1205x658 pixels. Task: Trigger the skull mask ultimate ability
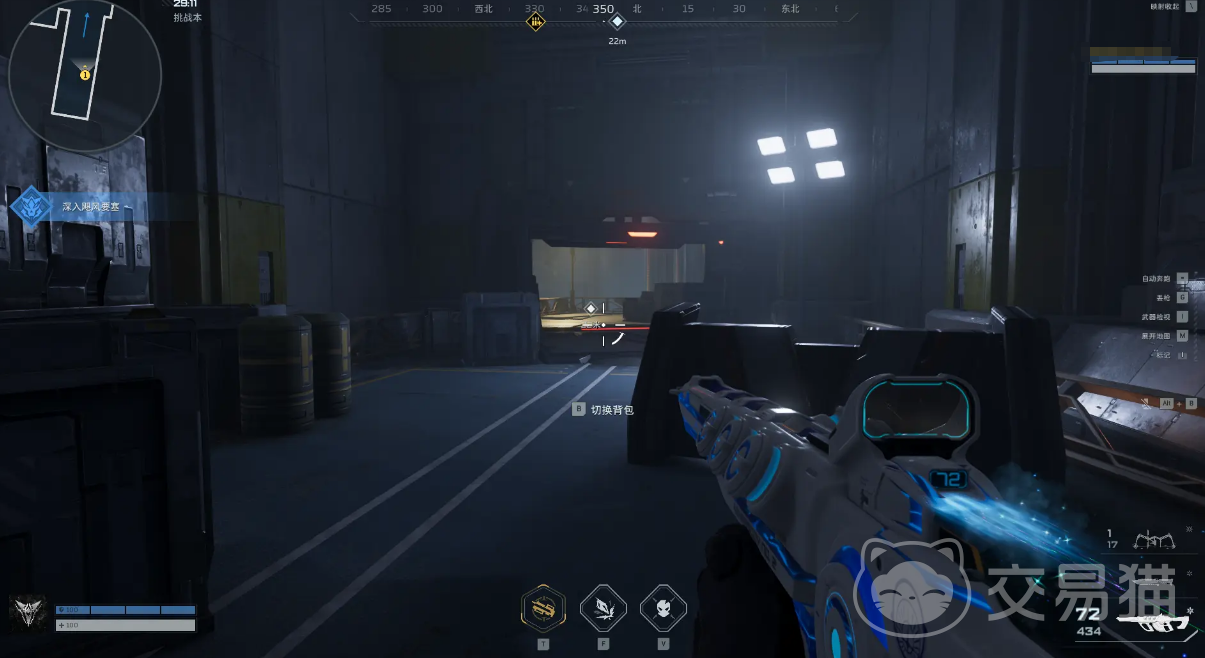(663, 607)
